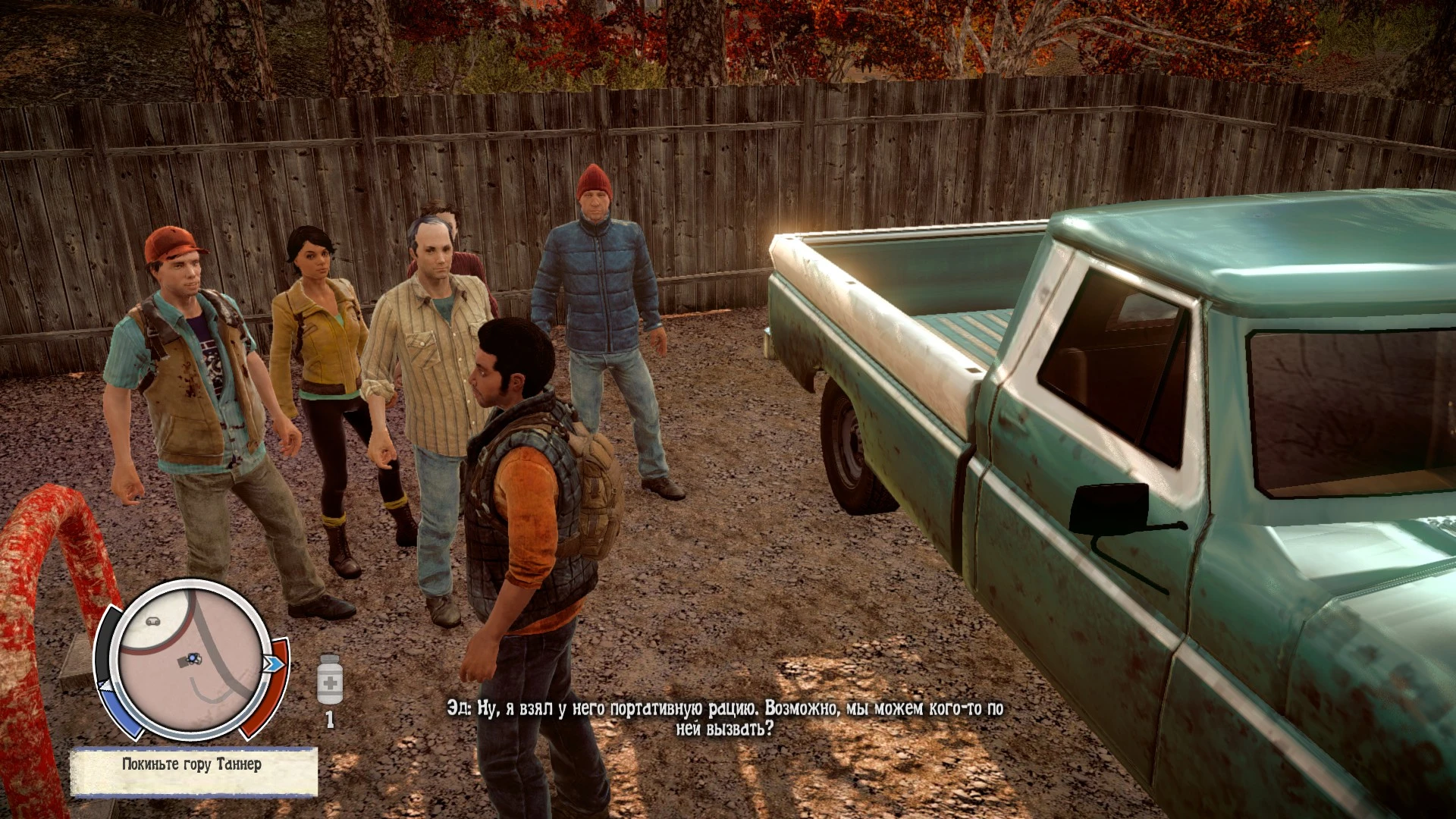The image size is (1456, 819).
Task: Click the player marker on the minimap
Action: pos(193,659)
